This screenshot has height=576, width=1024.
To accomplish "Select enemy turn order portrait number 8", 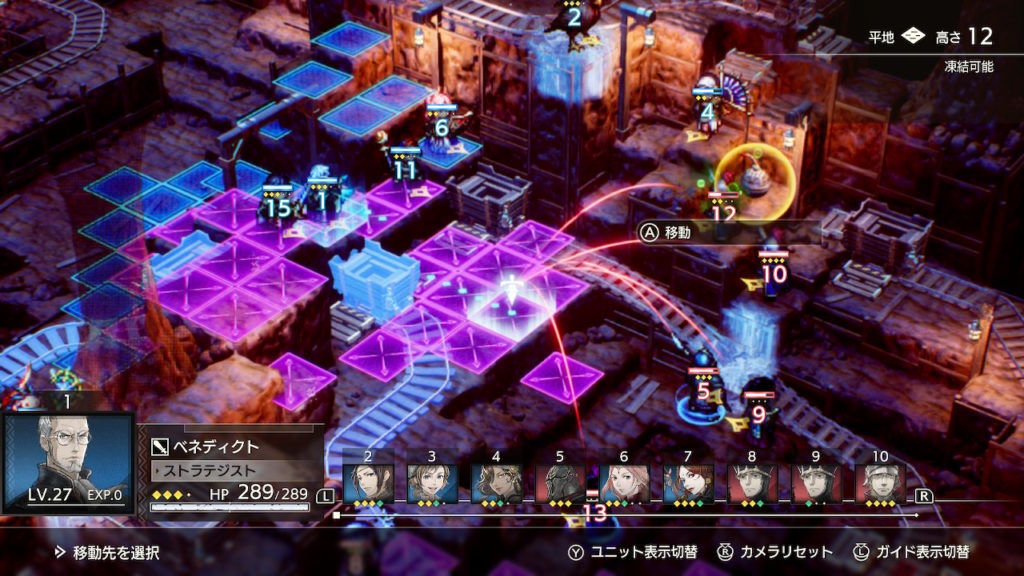I will click(752, 483).
